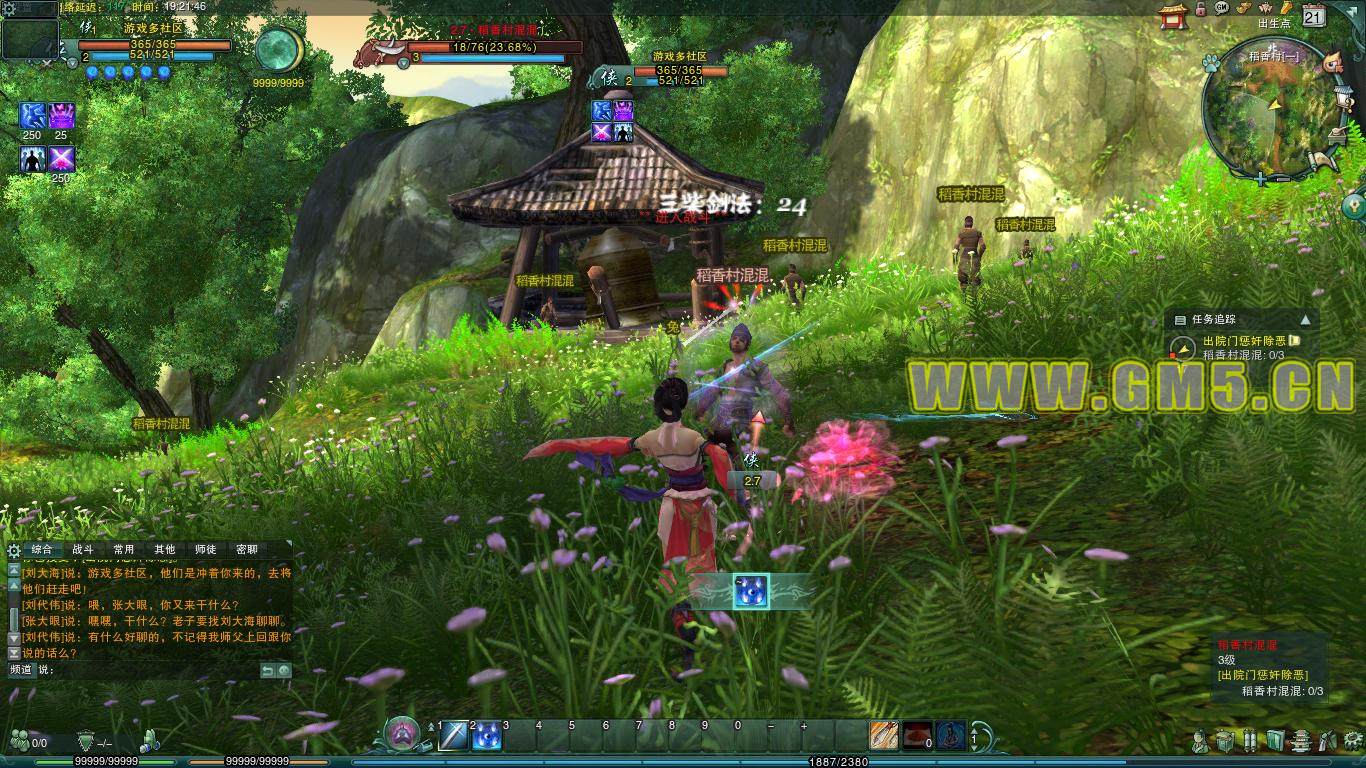The height and width of the screenshot is (768, 1366).
Task: Click the 频道 channel selector button
Action: pyautogui.click(x=21, y=669)
